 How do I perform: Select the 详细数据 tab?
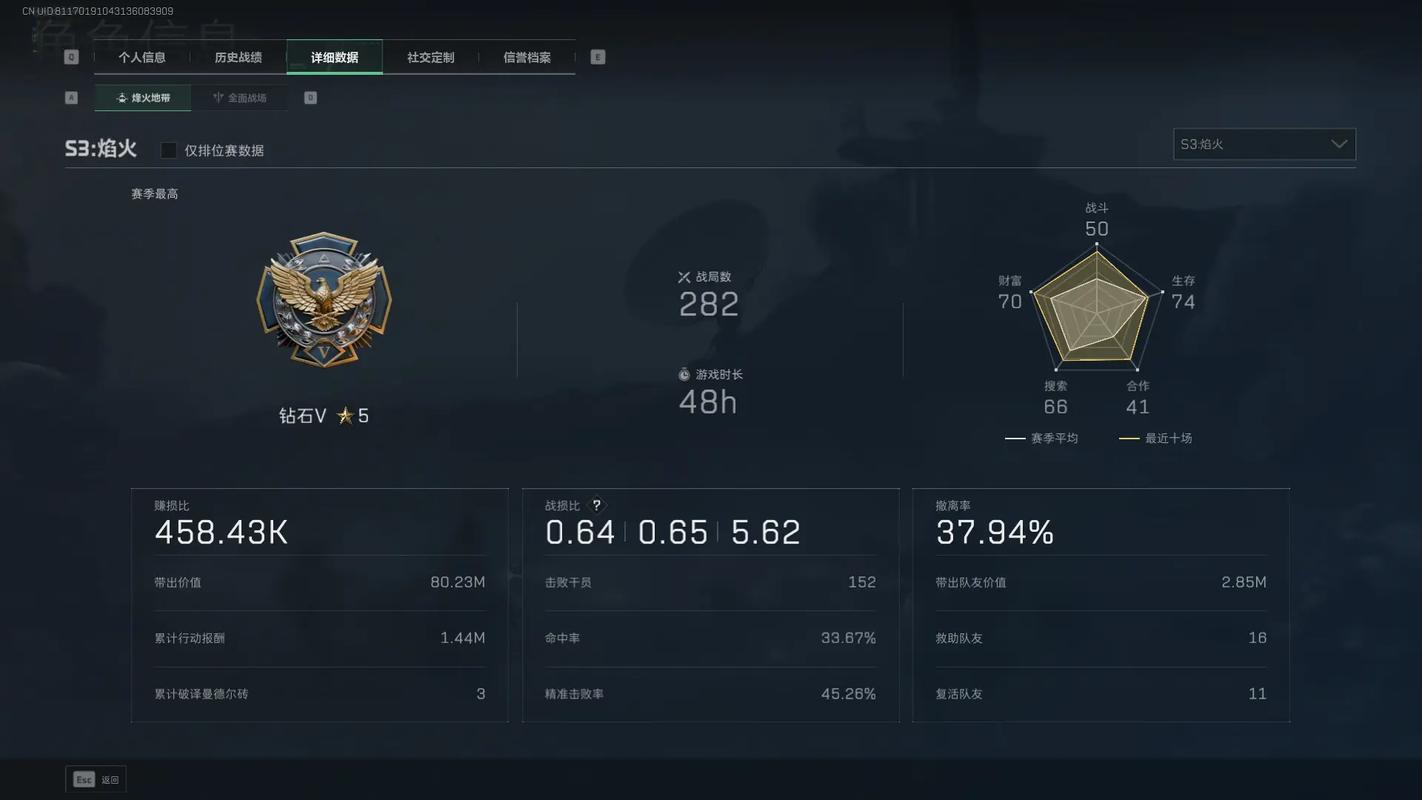click(334, 57)
